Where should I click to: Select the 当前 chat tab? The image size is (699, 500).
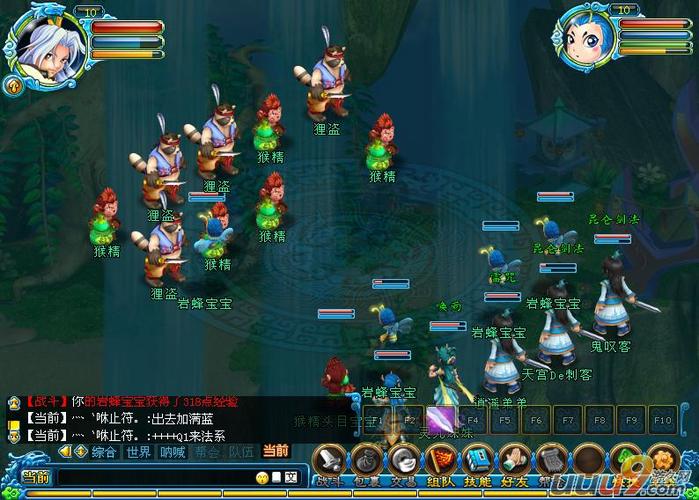coord(274,452)
